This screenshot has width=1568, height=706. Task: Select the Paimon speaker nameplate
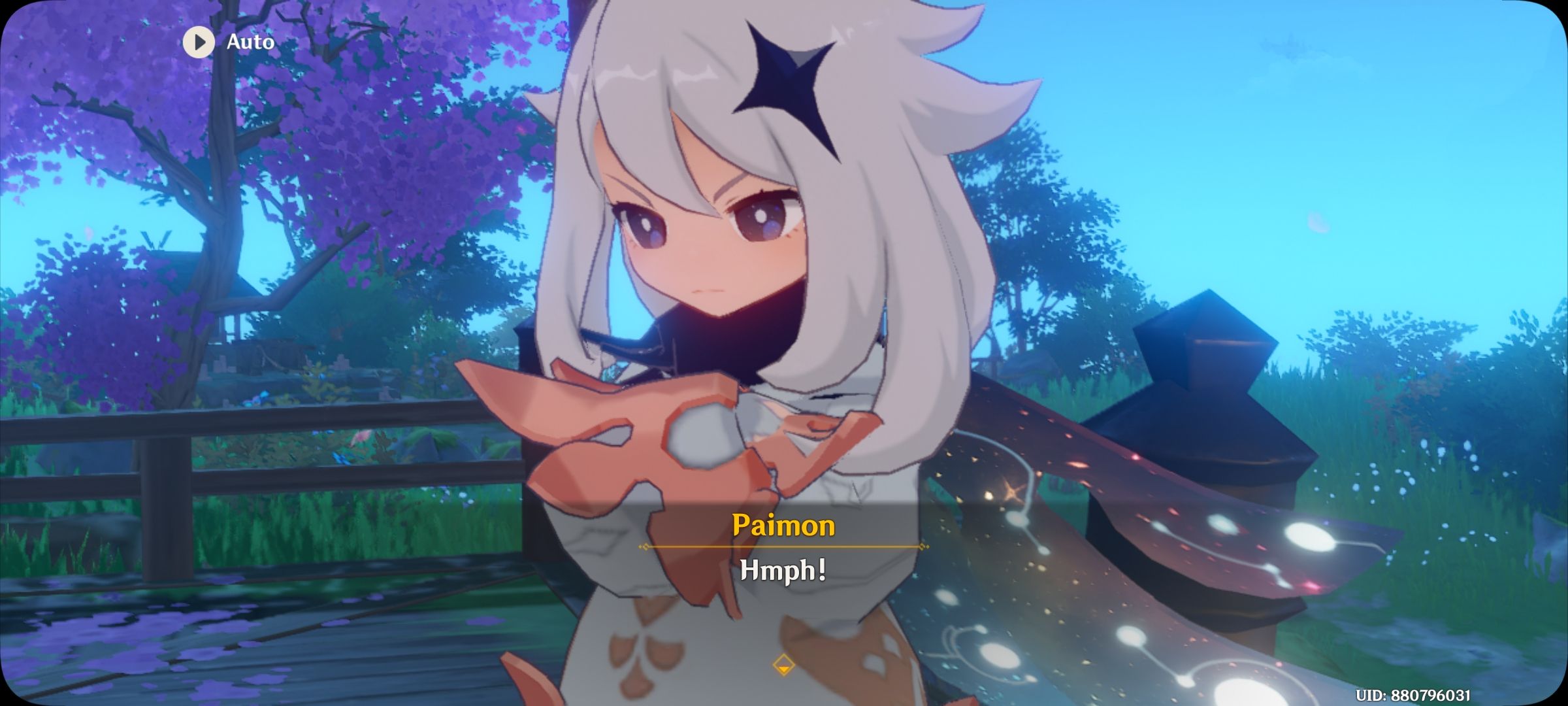tap(783, 527)
